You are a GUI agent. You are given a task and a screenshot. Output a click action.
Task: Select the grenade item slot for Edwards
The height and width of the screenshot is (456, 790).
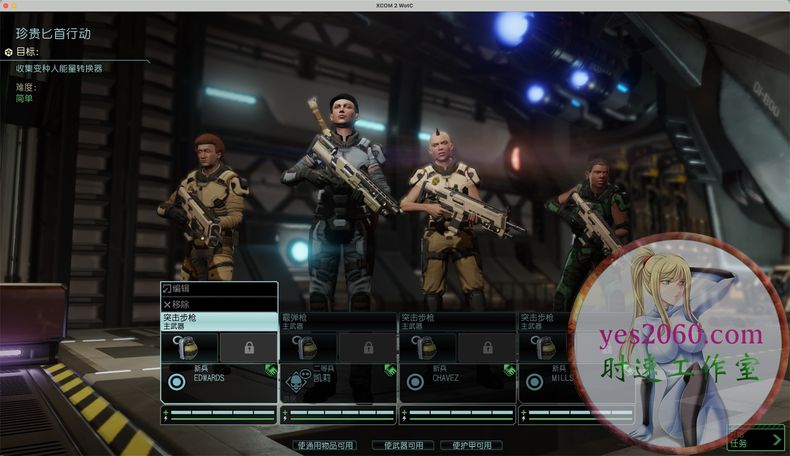(x=189, y=347)
